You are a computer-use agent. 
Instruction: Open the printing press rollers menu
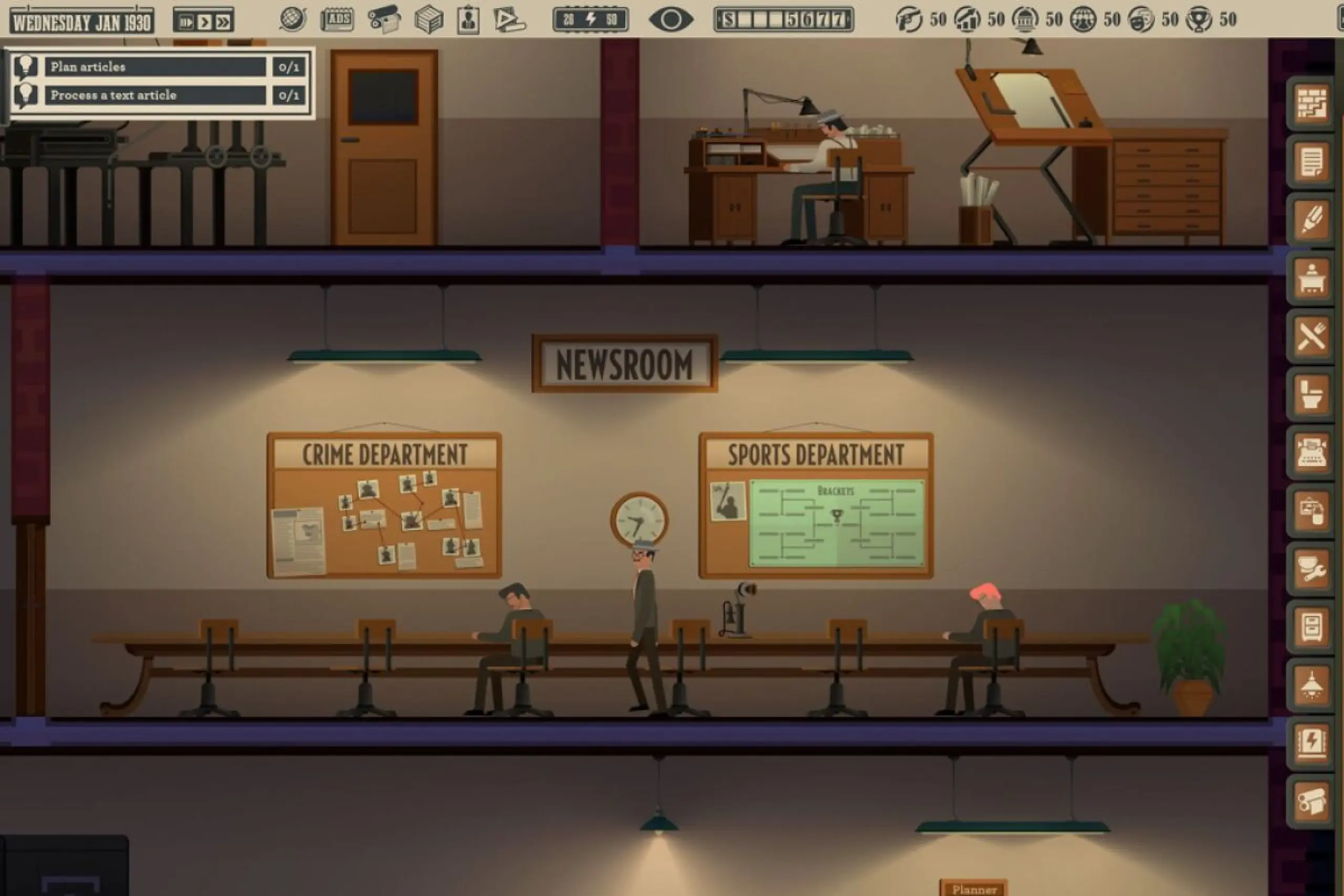(x=383, y=20)
